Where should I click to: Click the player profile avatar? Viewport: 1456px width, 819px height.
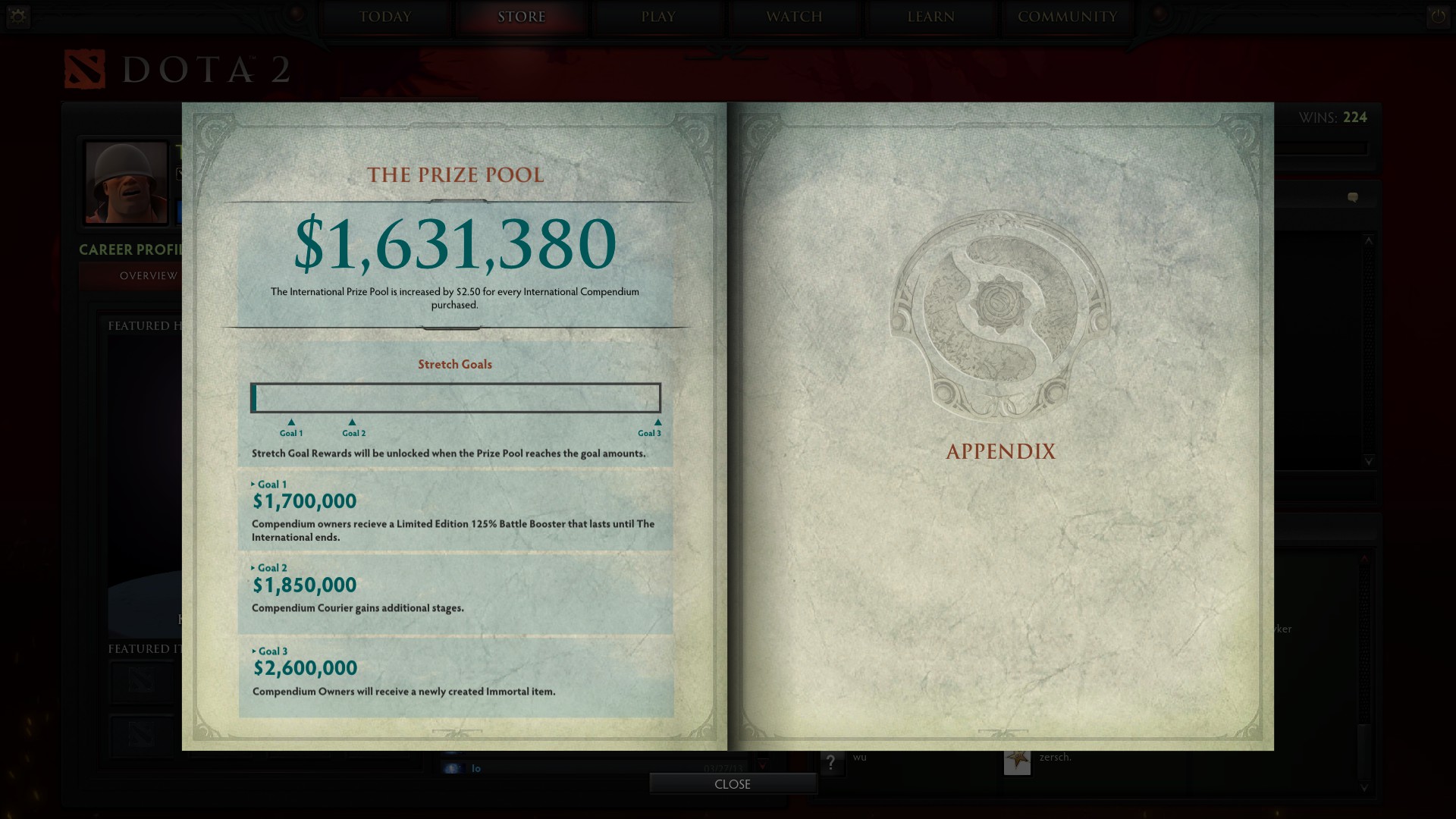(127, 183)
